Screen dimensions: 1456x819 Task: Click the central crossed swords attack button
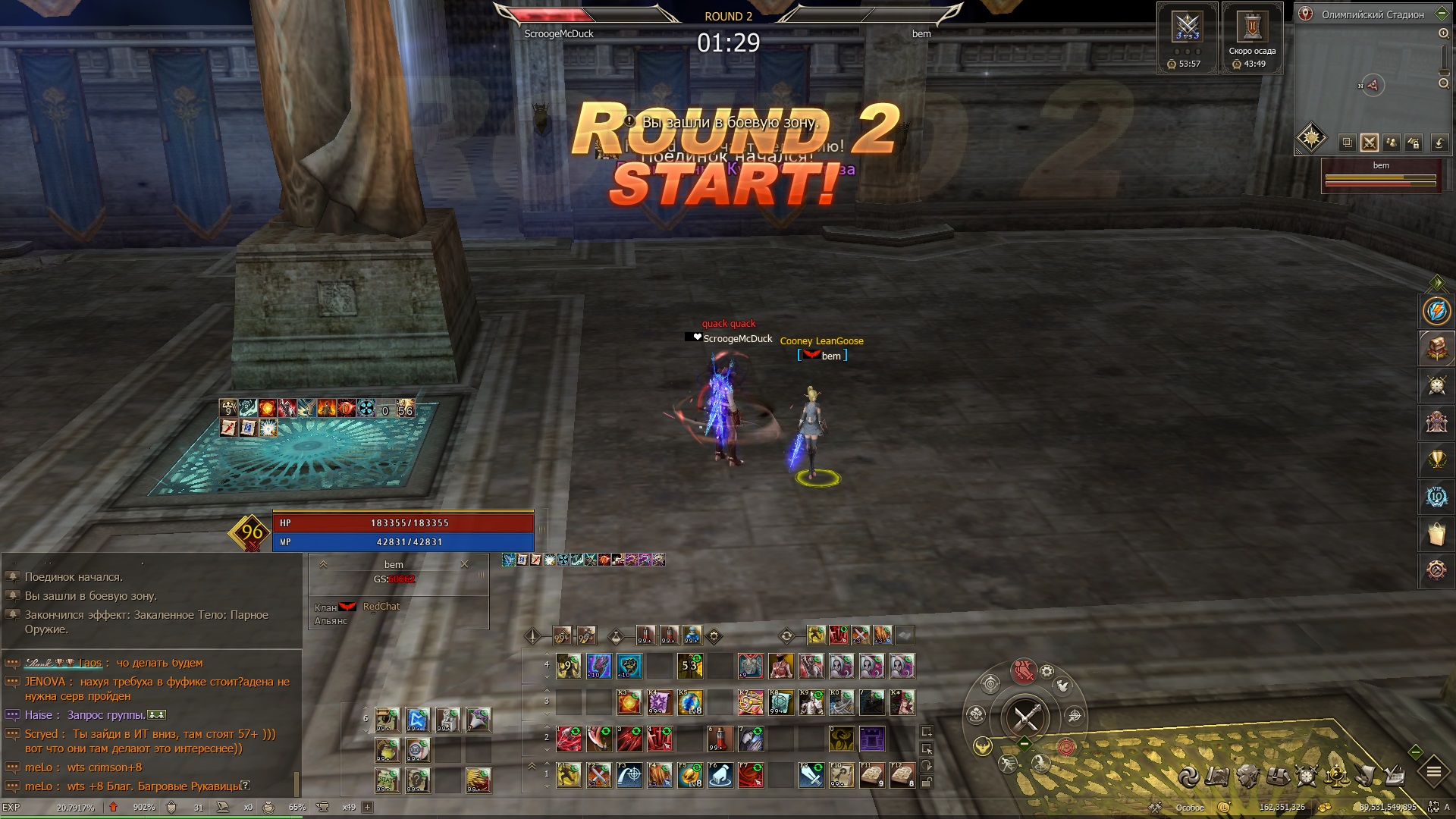(x=1025, y=717)
